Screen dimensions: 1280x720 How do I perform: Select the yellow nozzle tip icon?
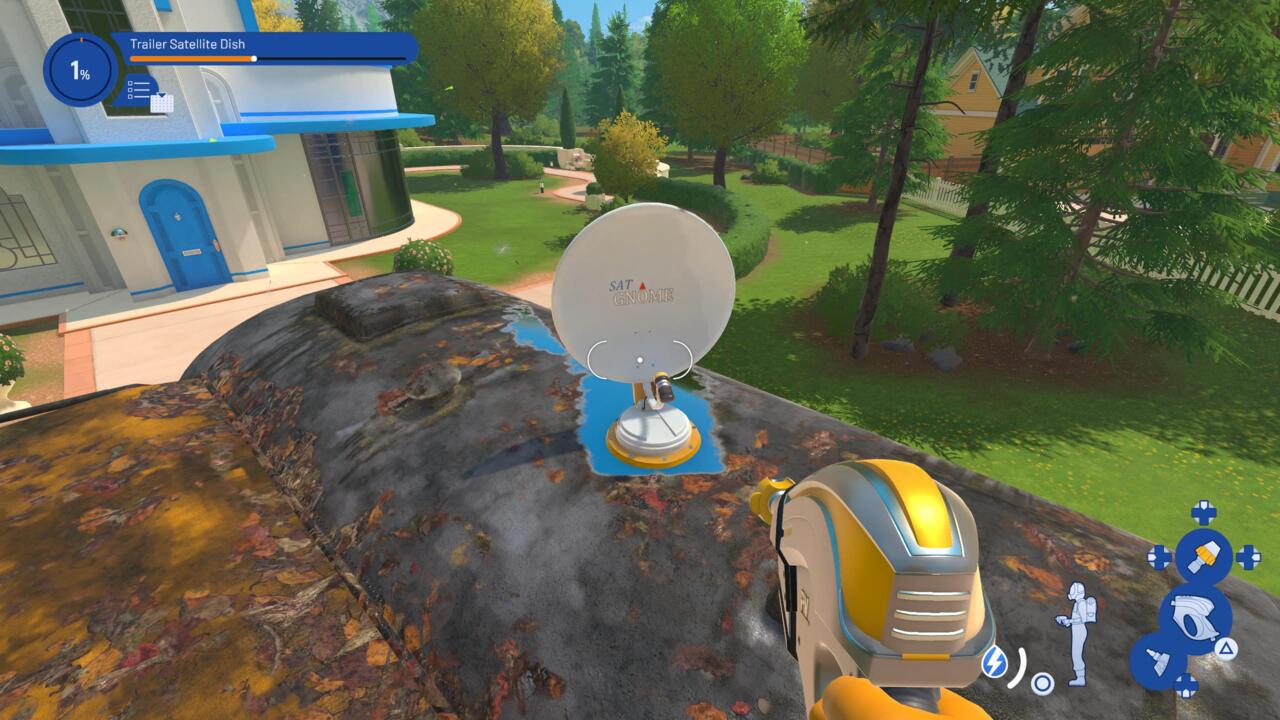(x=1203, y=557)
